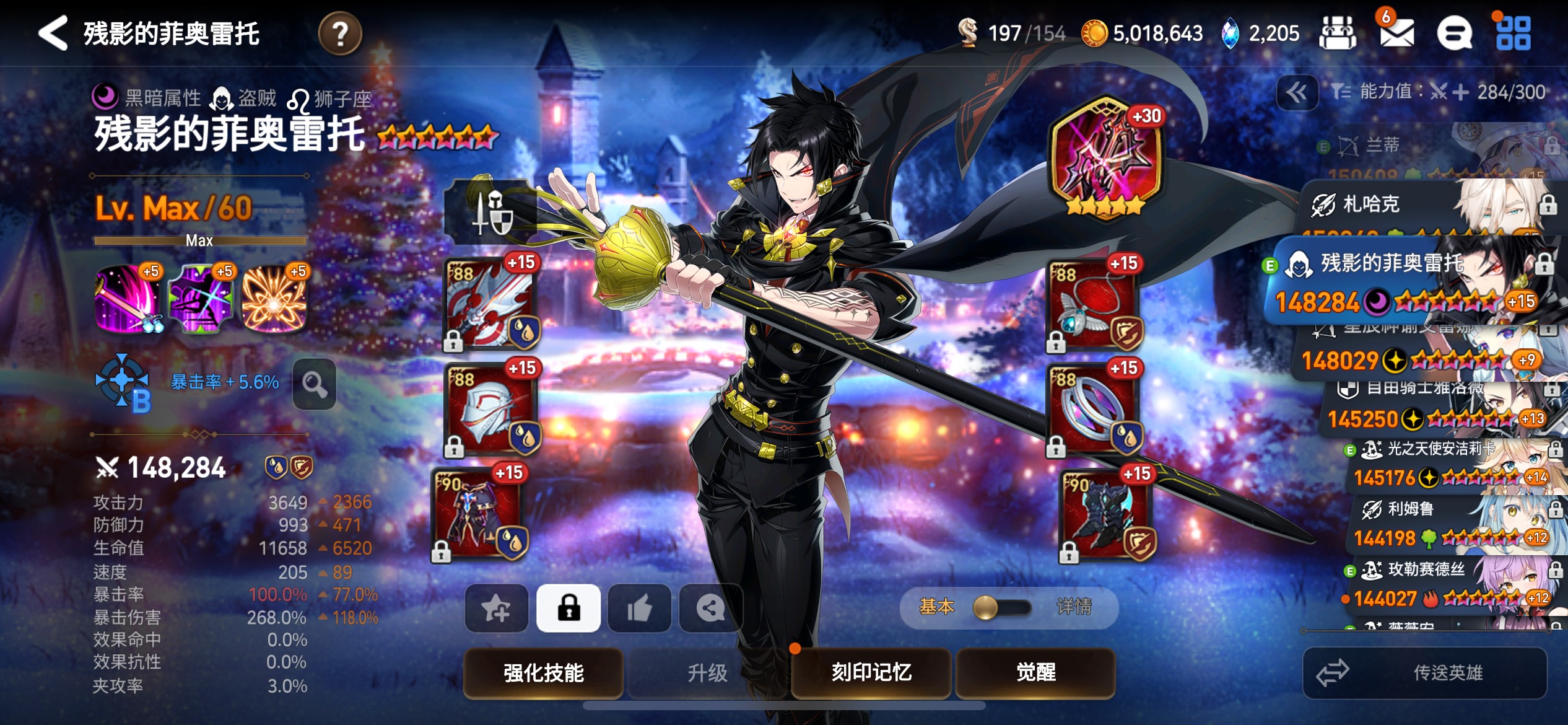The height and width of the screenshot is (725, 1568).
Task: Open the question mark help button
Action: coord(340,33)
